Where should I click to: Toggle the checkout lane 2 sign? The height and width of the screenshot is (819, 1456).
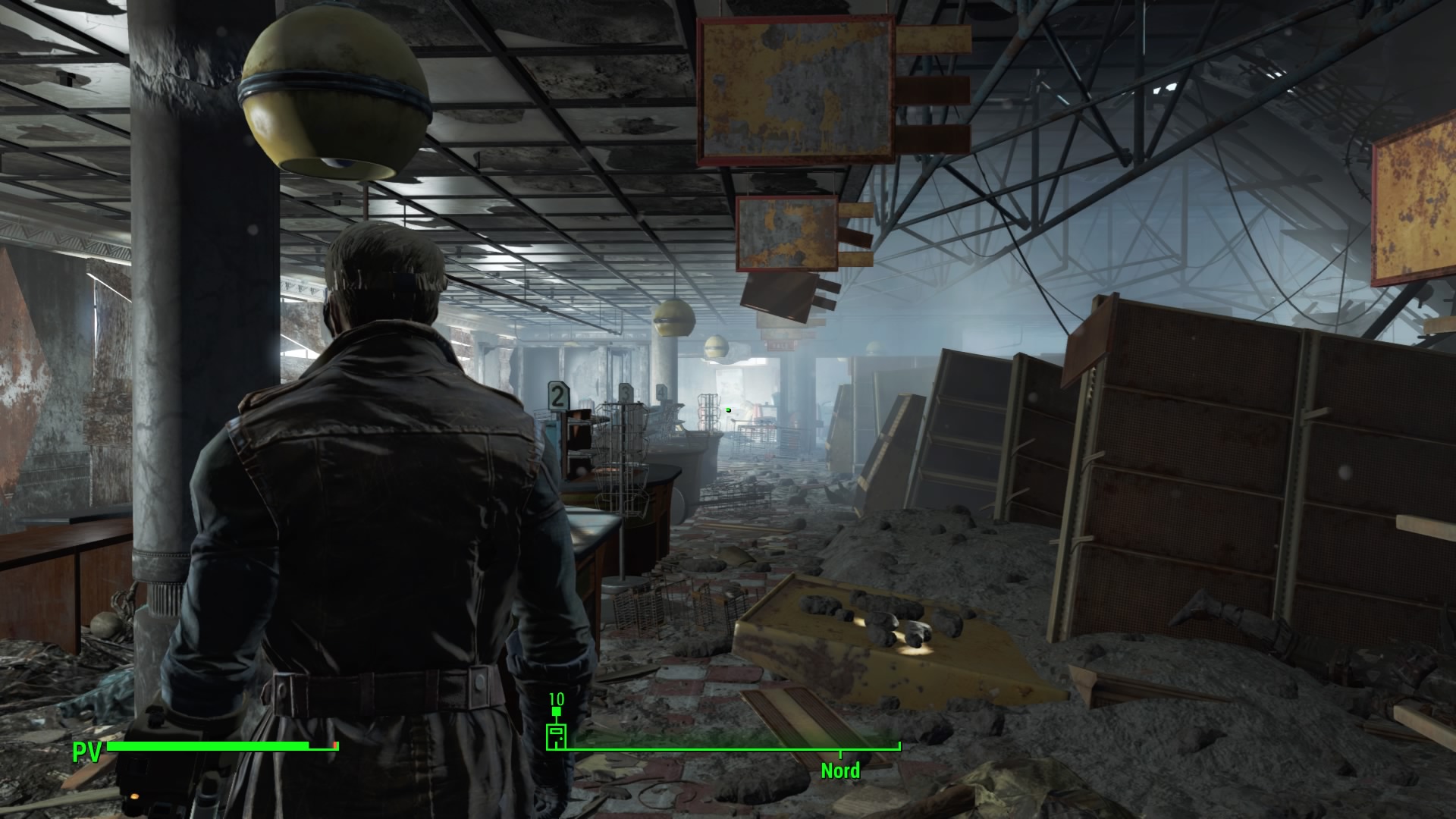(x=557, y=397)
